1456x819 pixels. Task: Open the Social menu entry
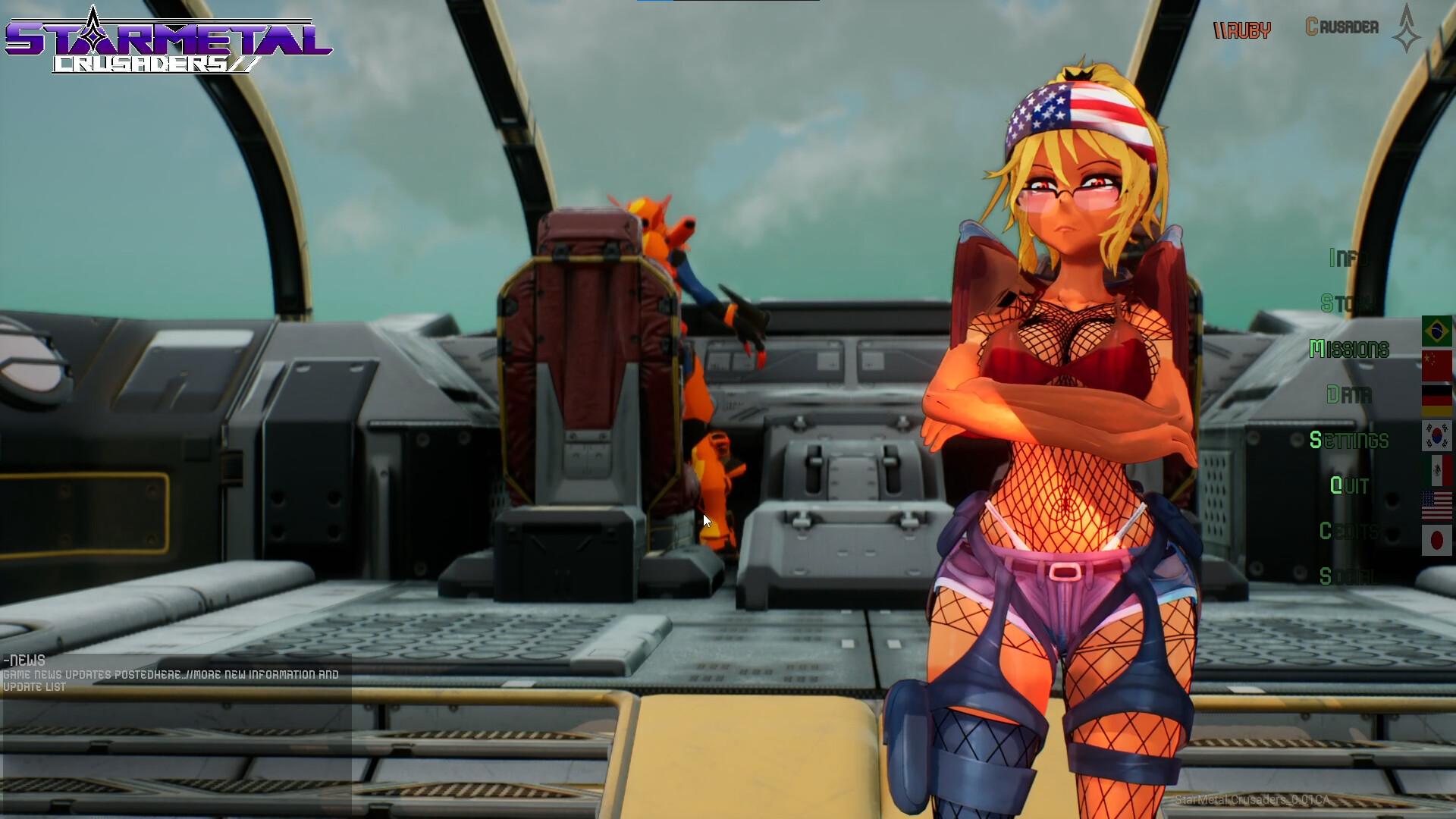1348,577
